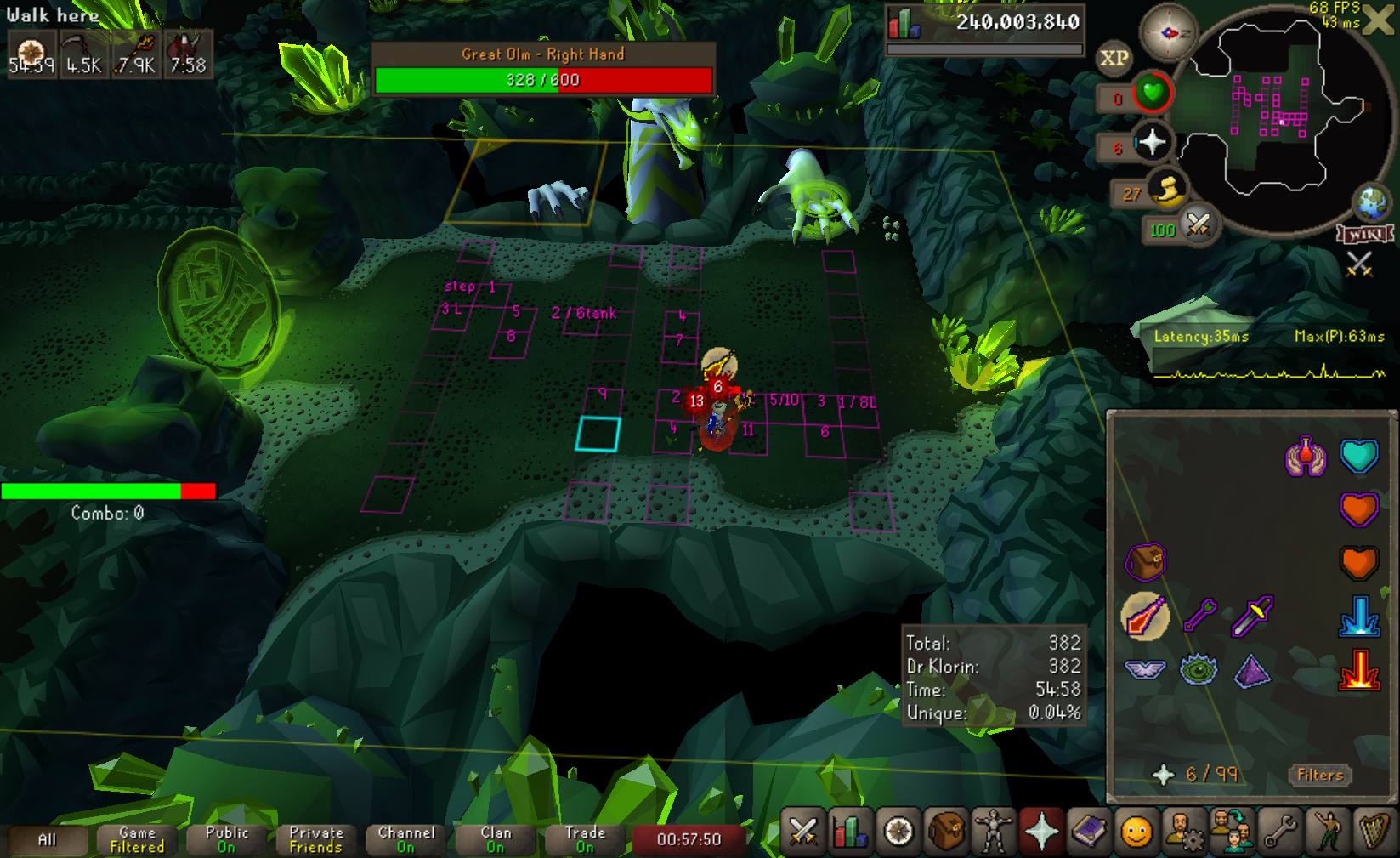Activate the special attack orb
Image resolution: width=1400 pixels, height=858 pixels.
pyautogui.click(x=1199, y=225)
